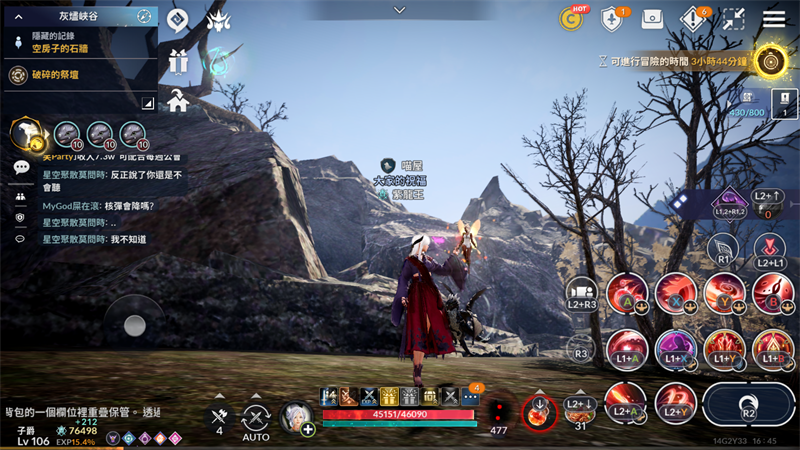Toggle the collapse-HUD arrows icon
800x450 pixels.
point(733,19)
